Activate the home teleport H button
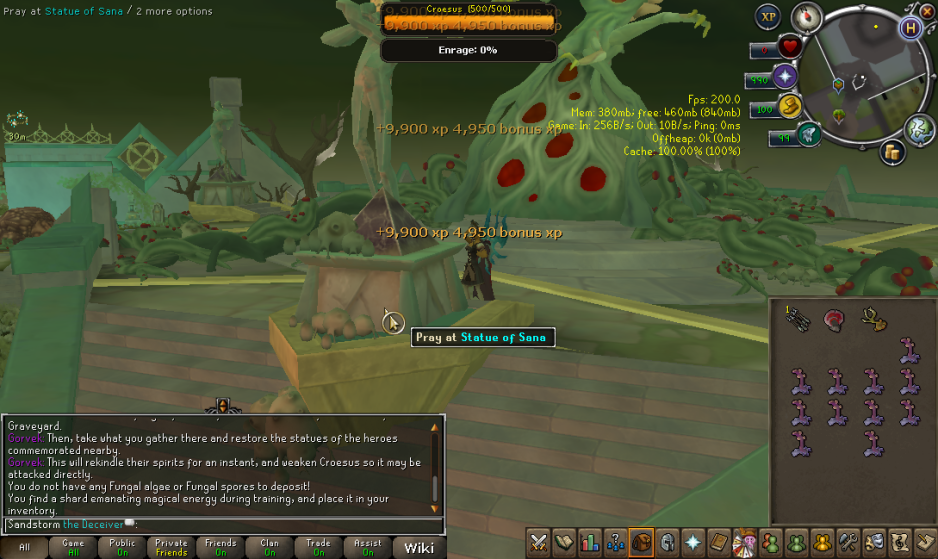Viewport: 938px width, 559px height. pyautogui.click(x=910, y=28)
